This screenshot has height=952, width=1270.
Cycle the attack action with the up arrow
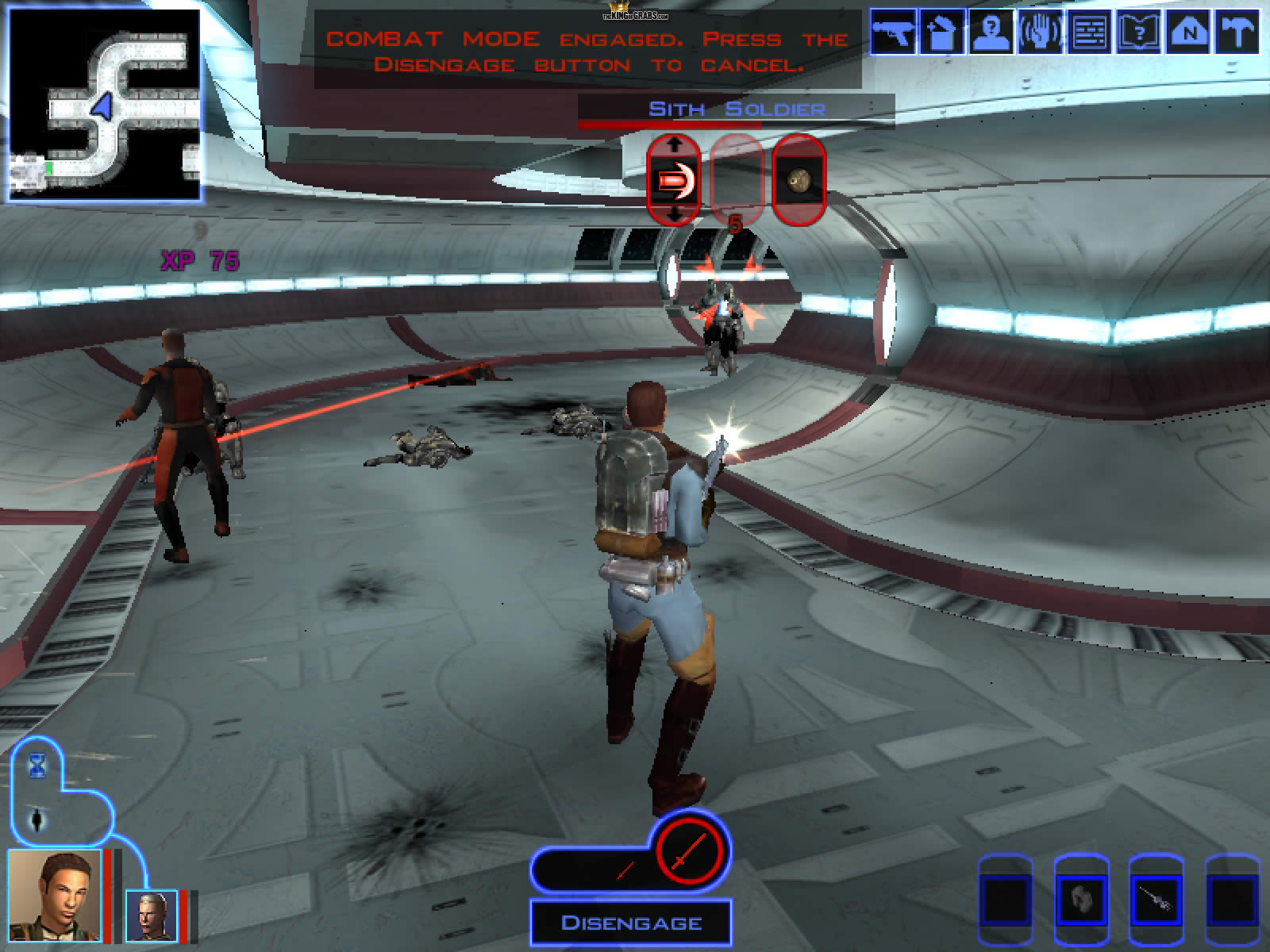click(674, 145)
